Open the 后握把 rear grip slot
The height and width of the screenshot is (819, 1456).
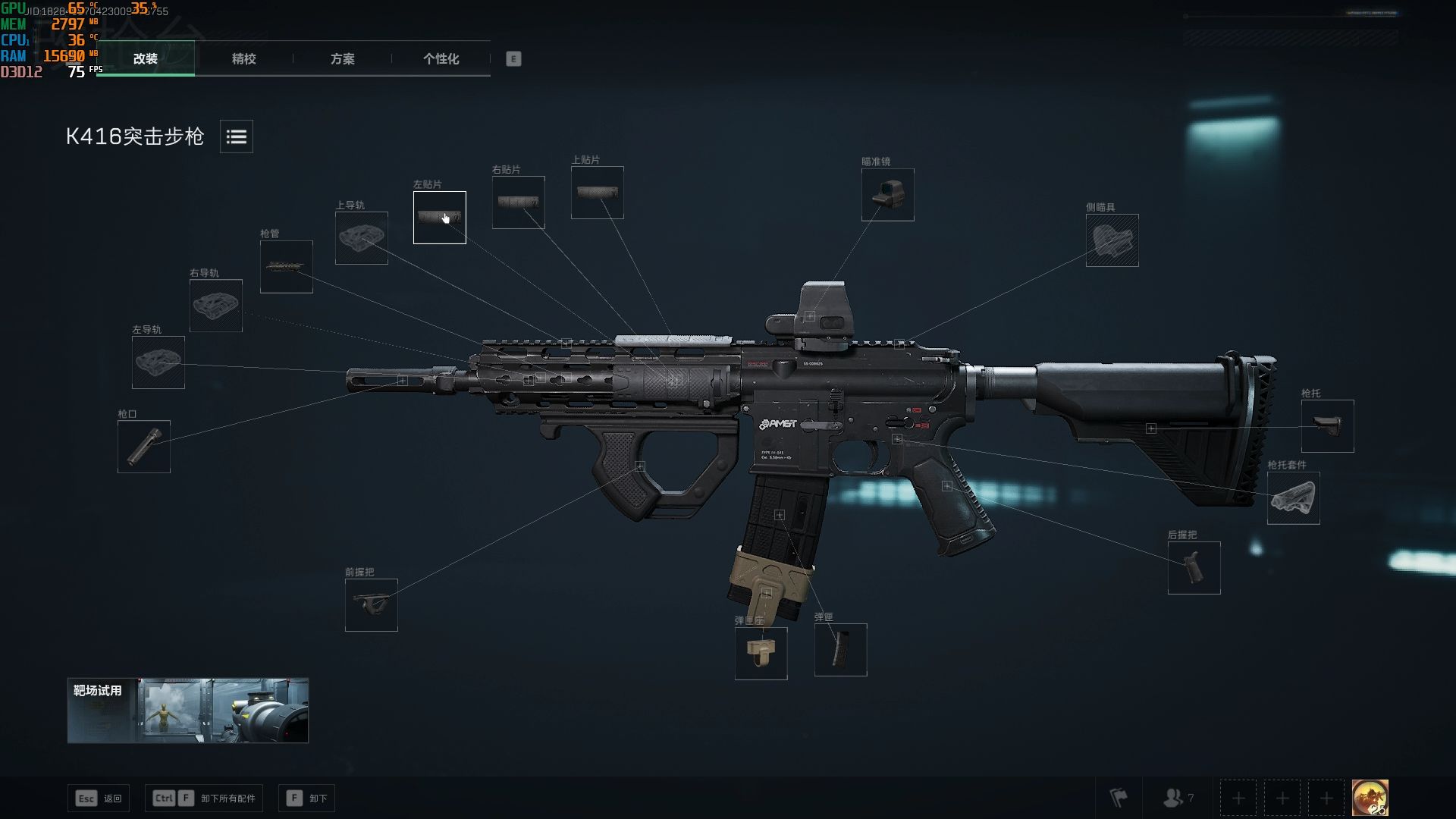point(1194,568)
